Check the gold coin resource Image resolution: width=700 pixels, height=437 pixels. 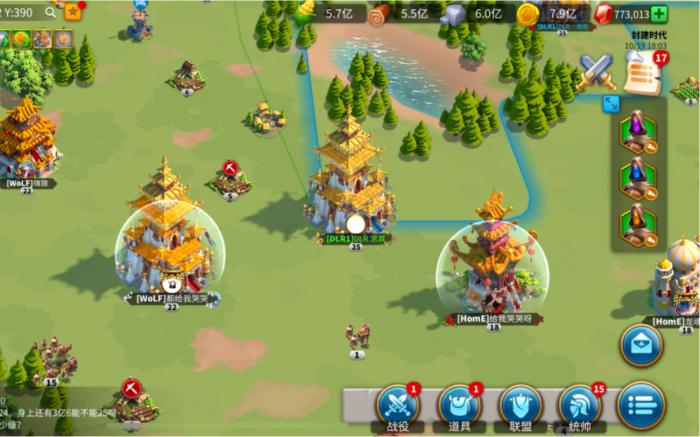pyautogui.click(x=528, y=14)
